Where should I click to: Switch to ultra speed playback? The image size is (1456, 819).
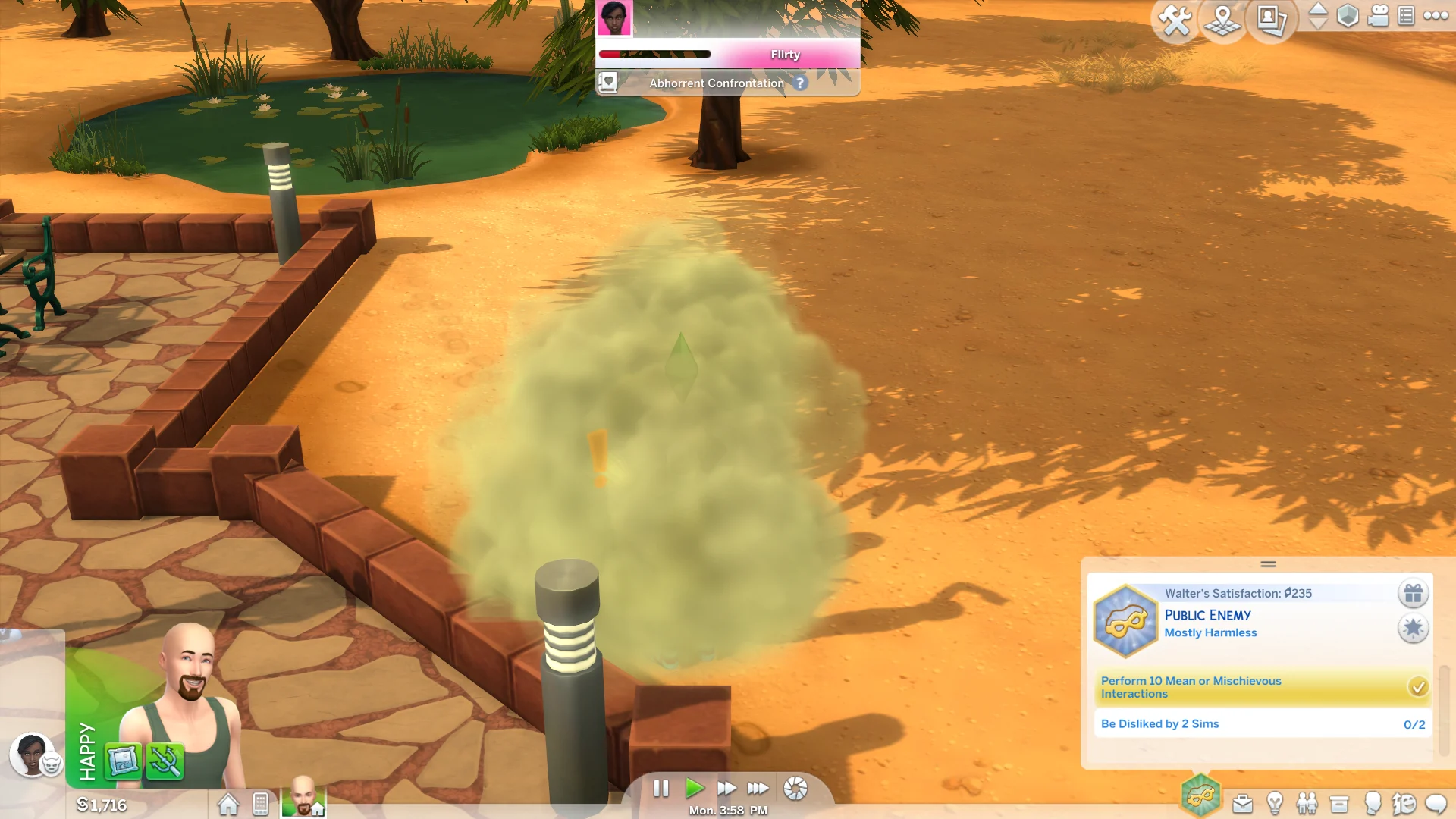[x=758, y=789]
